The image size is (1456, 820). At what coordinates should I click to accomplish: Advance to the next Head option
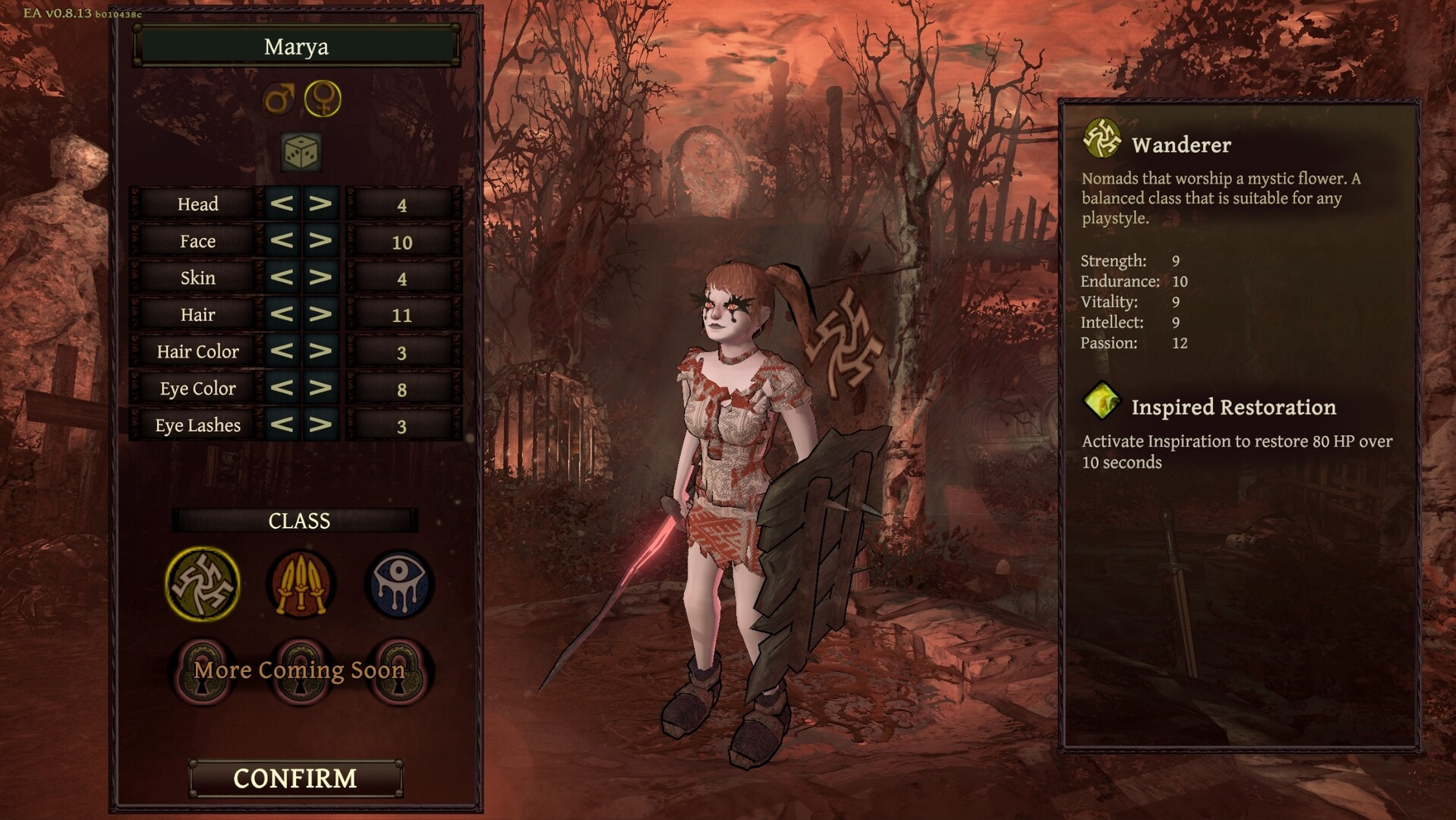point(320,203)
